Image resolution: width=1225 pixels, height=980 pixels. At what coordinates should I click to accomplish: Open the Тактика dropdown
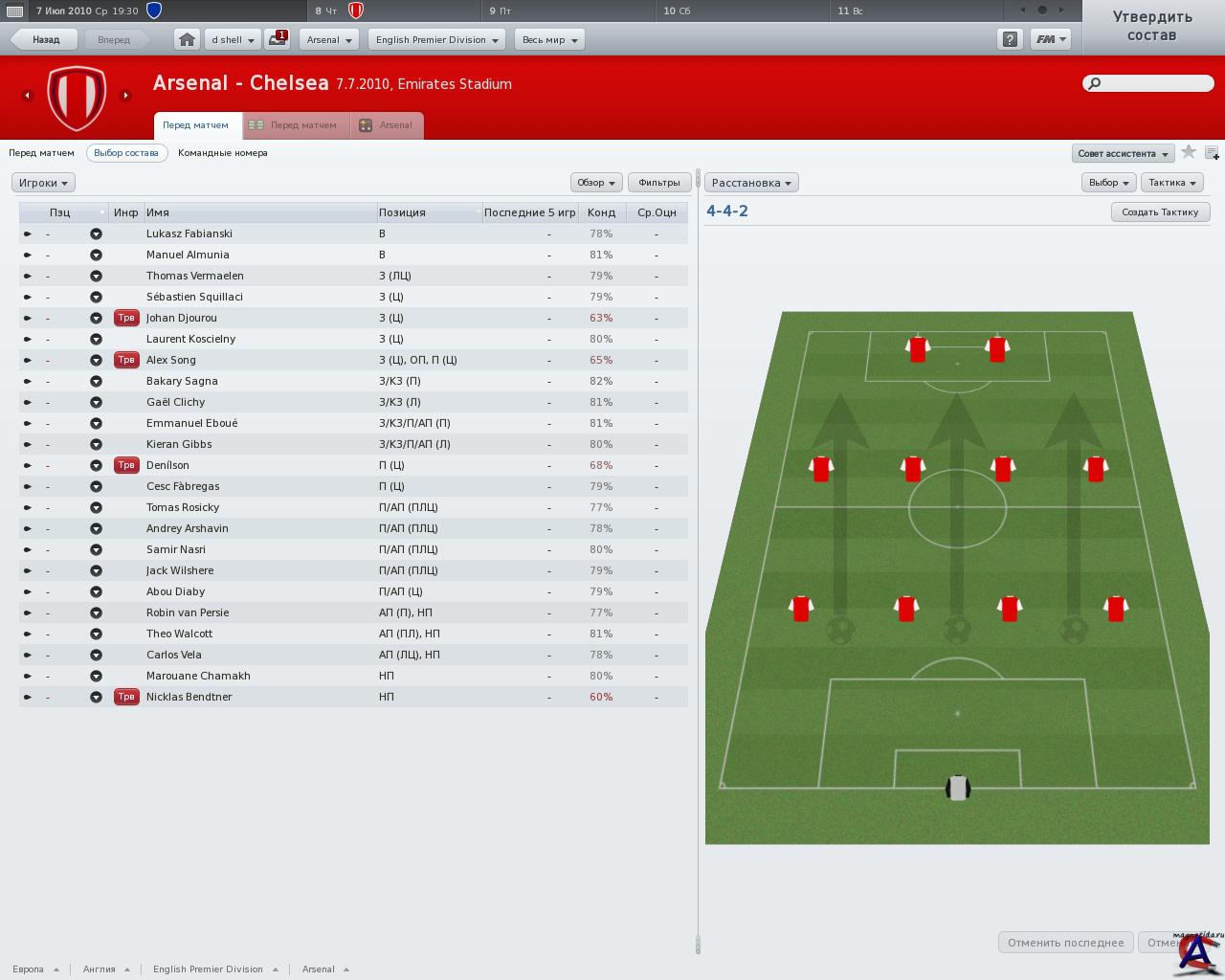click(1171, 183)
